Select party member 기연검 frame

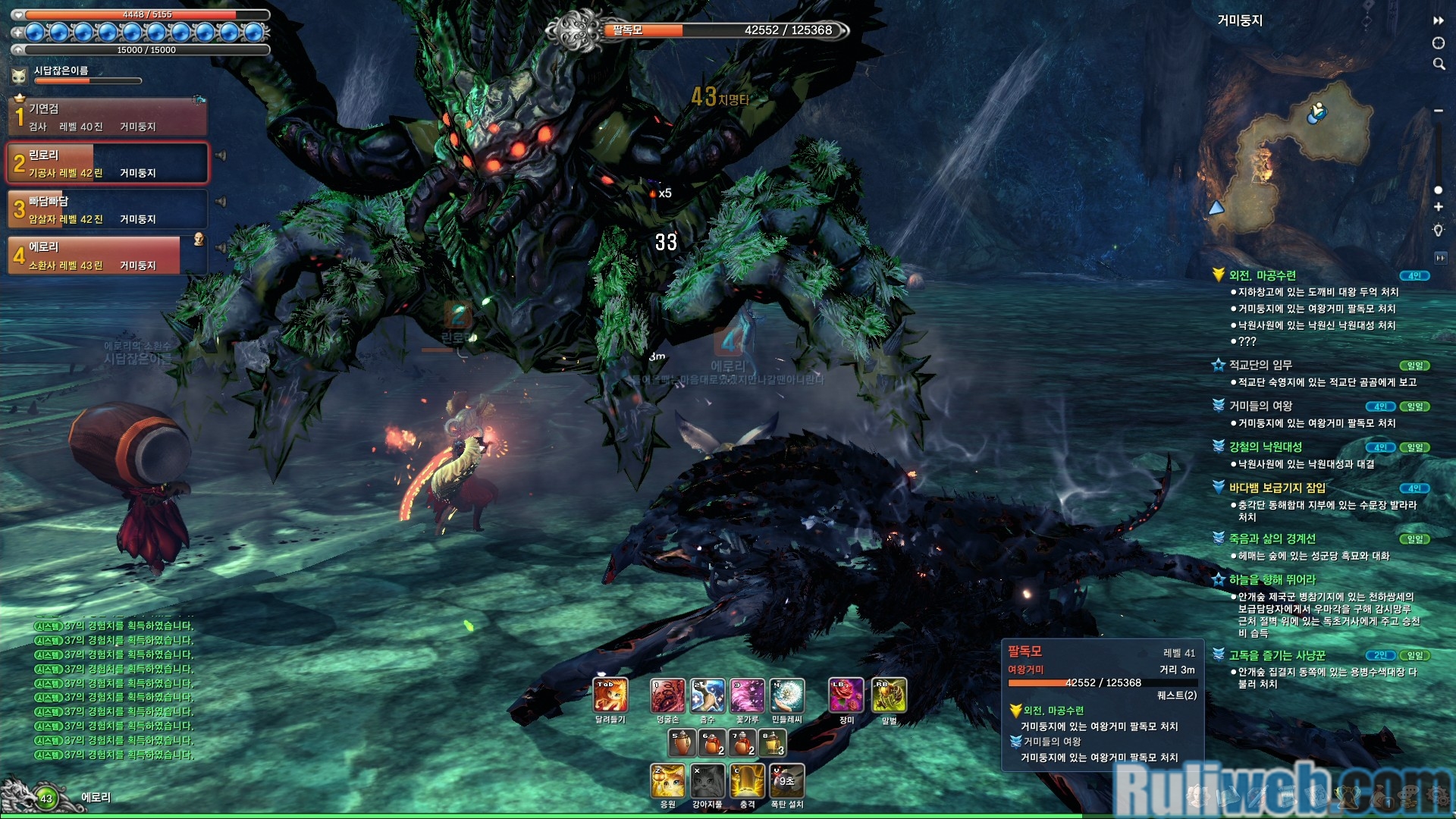(x=108, y=117)
